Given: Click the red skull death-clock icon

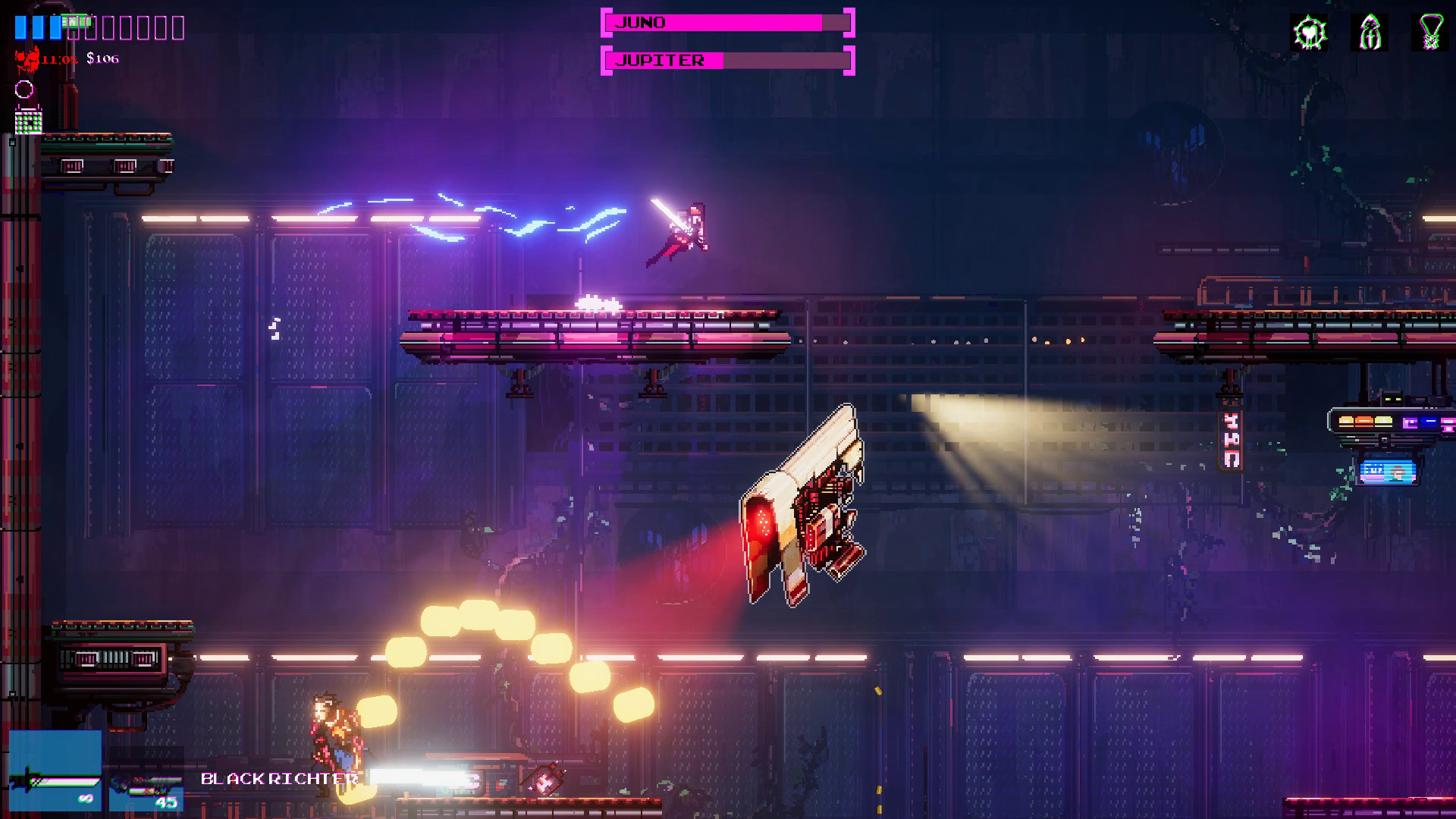Looking at the screenshot, I should click(27, 59).
